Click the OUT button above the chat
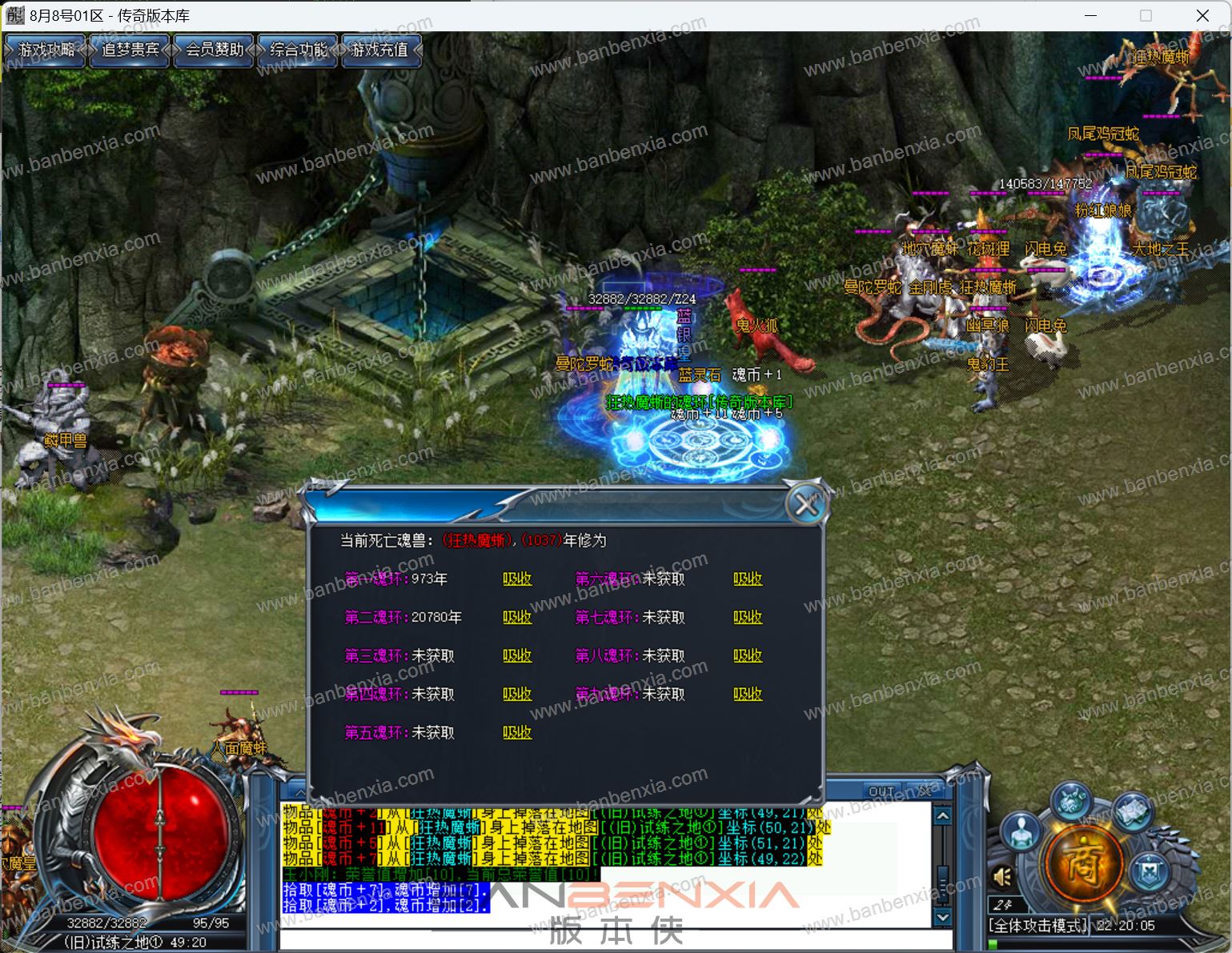Viewport: 1232px width, 953px height. 881,791
